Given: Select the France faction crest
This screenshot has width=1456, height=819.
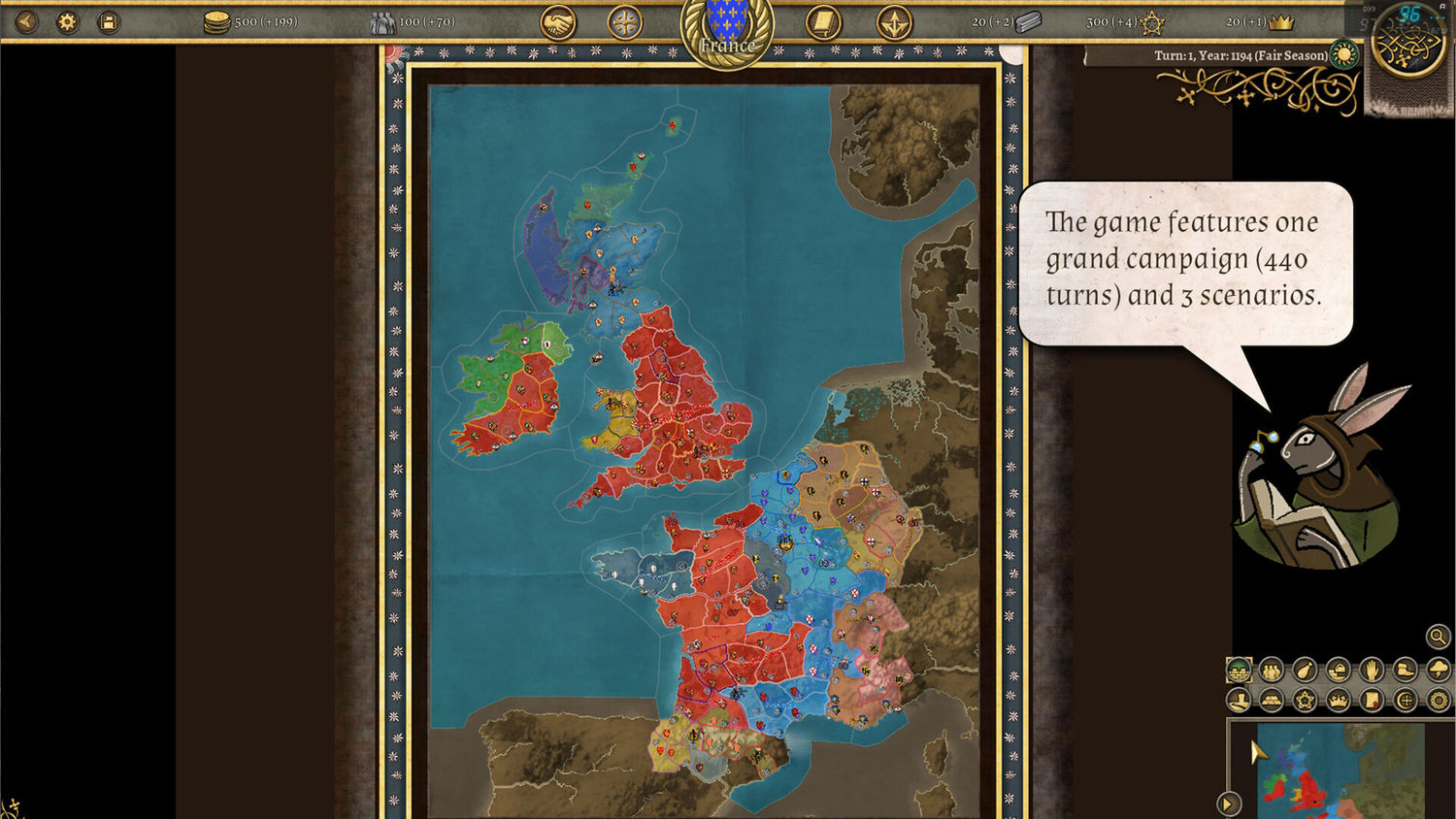Looking at the screenshot, I should [727, 31].
